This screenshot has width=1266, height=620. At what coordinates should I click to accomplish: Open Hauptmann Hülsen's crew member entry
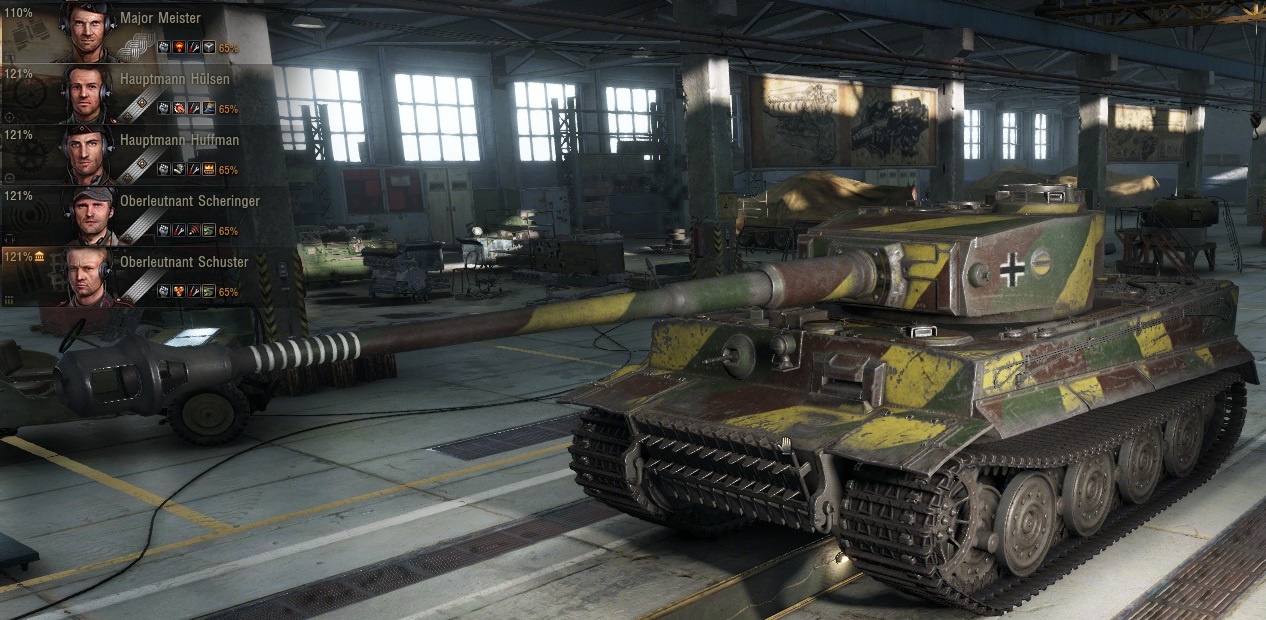174,79
